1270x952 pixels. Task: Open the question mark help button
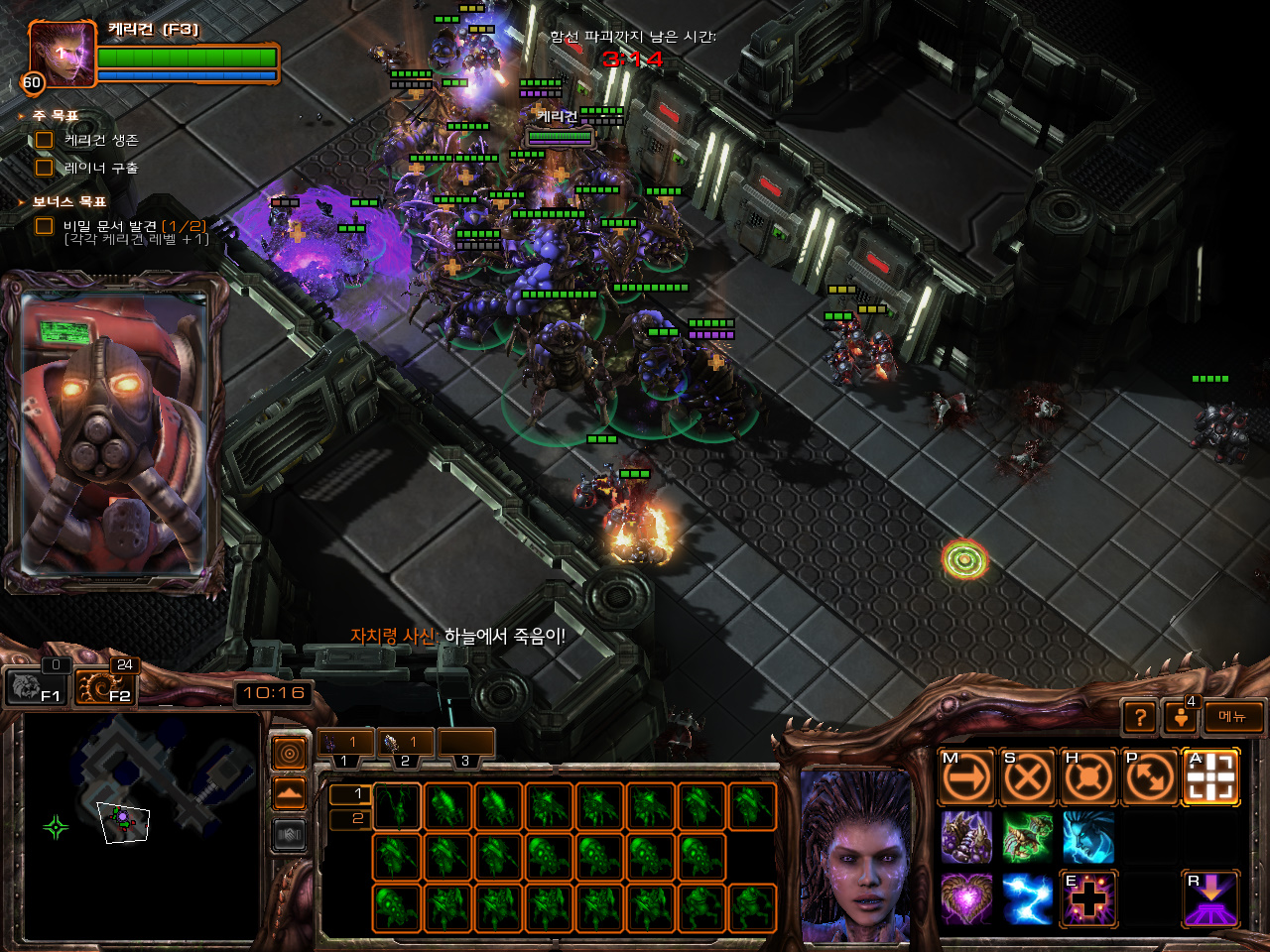pyautogui.click(x=1140, y=717)
